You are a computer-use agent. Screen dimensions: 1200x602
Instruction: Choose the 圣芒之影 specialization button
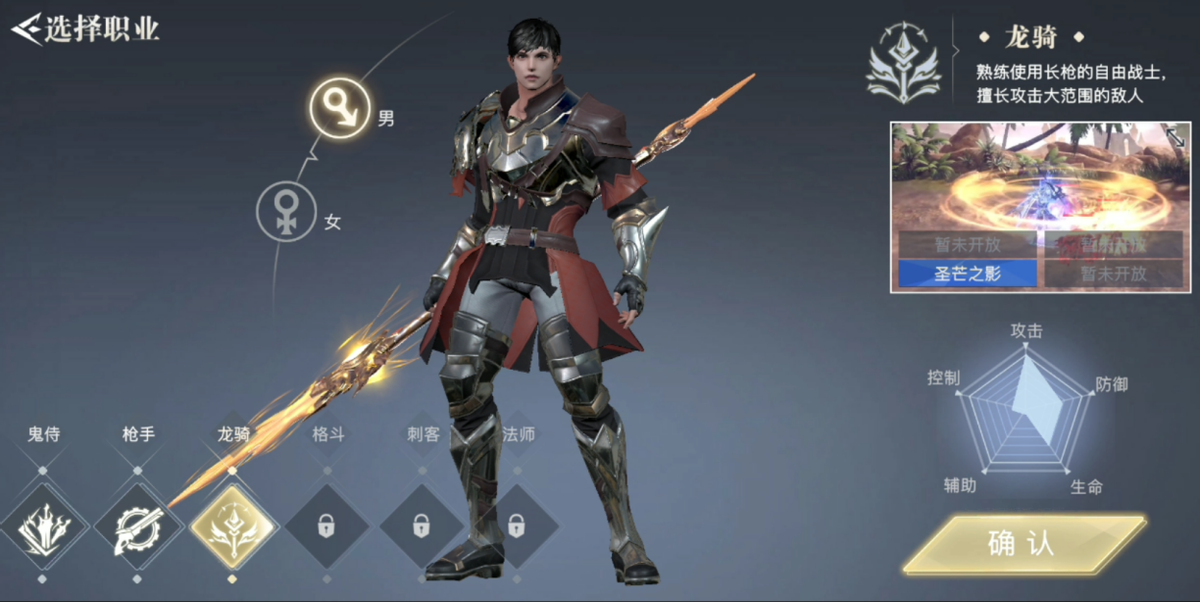[x=967, y=272]
